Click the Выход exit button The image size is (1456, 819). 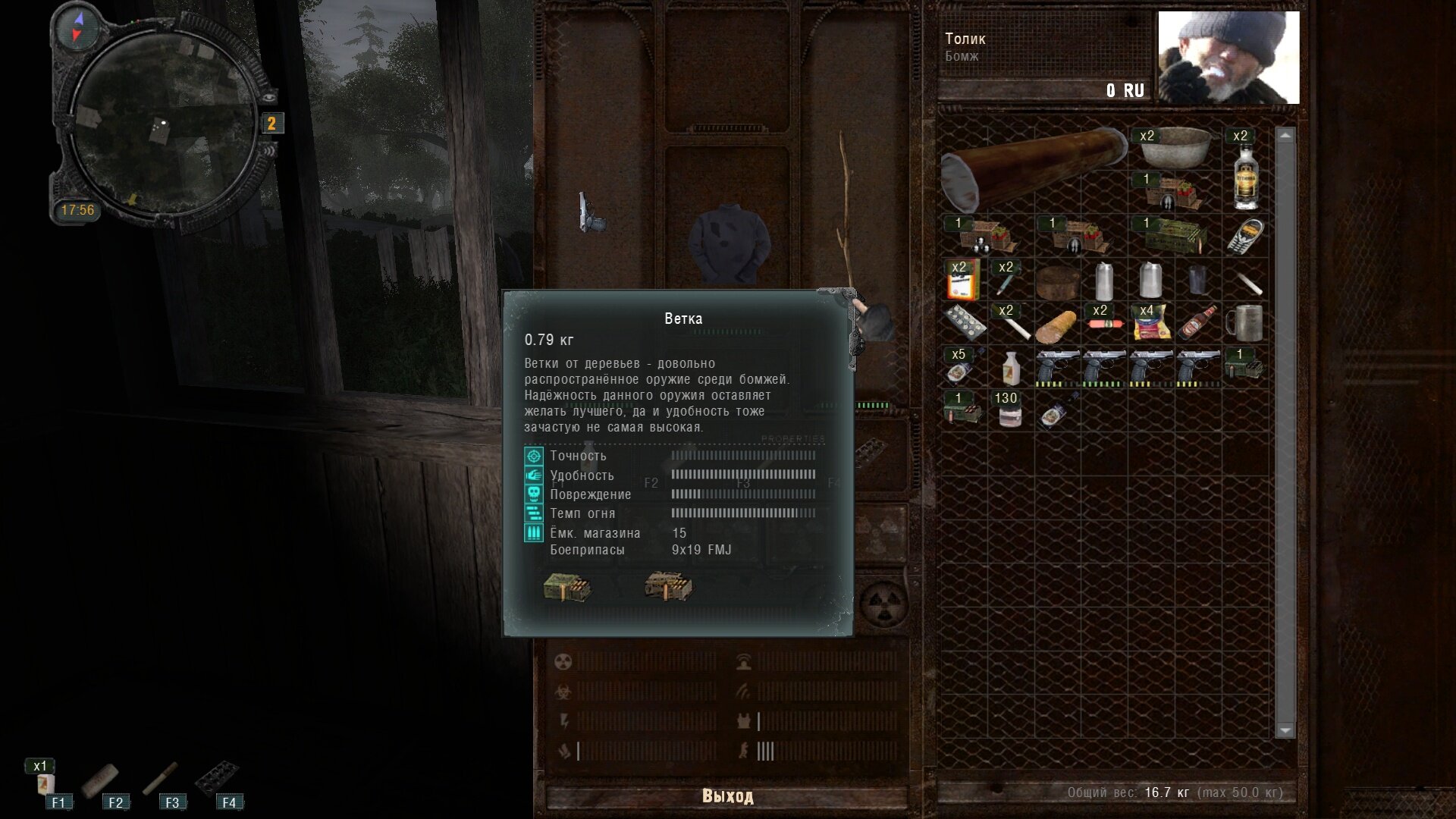point(726,795)
